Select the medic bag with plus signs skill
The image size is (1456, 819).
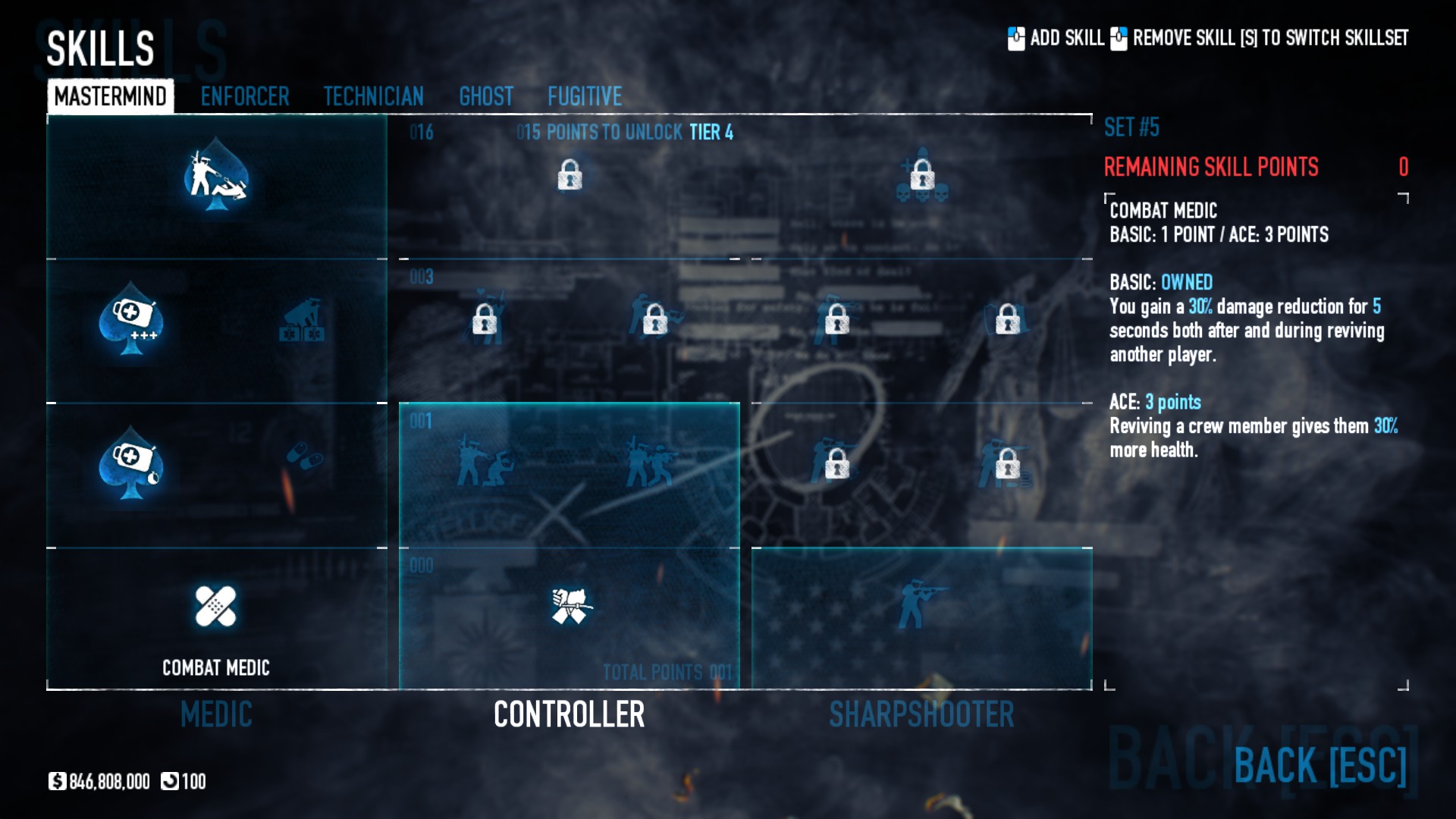[x=132, y=320]
